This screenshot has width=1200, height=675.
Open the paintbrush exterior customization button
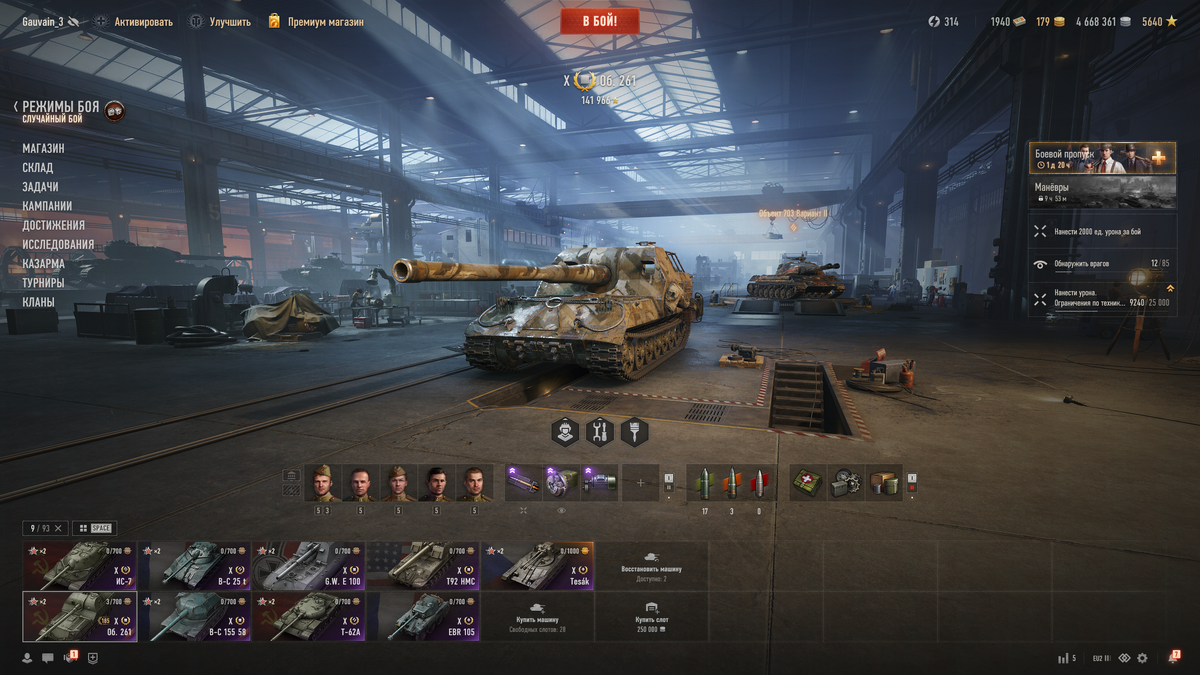point(634,432)
